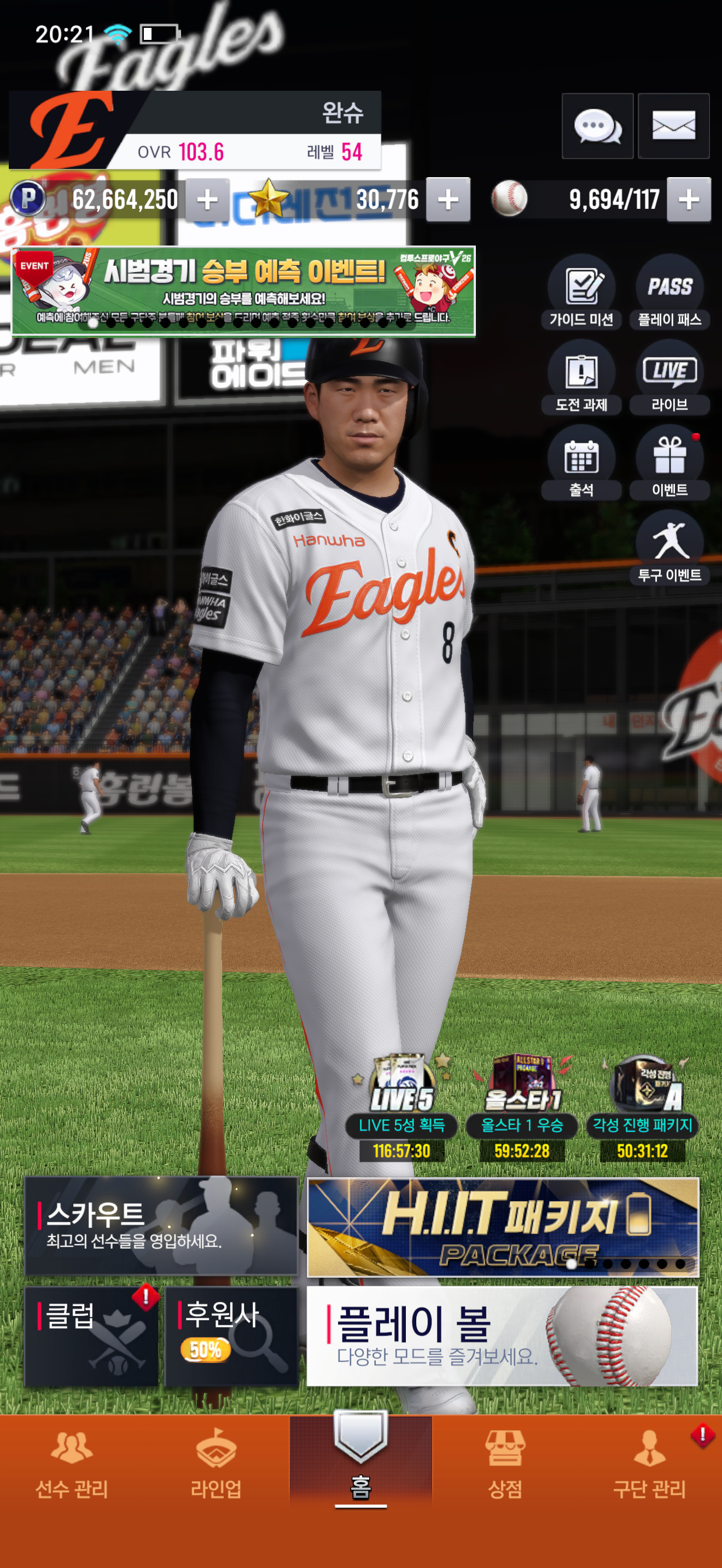The height and width of the screenshot is (1568, 722).
Task: Open the 출석 attendance calendar
Action: coord(581,463)
